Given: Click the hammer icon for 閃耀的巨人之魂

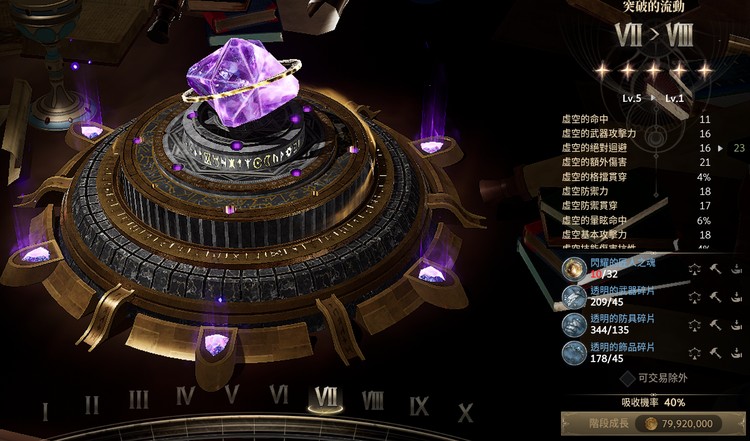Looking at the screenshot, I should click(716, 269).
